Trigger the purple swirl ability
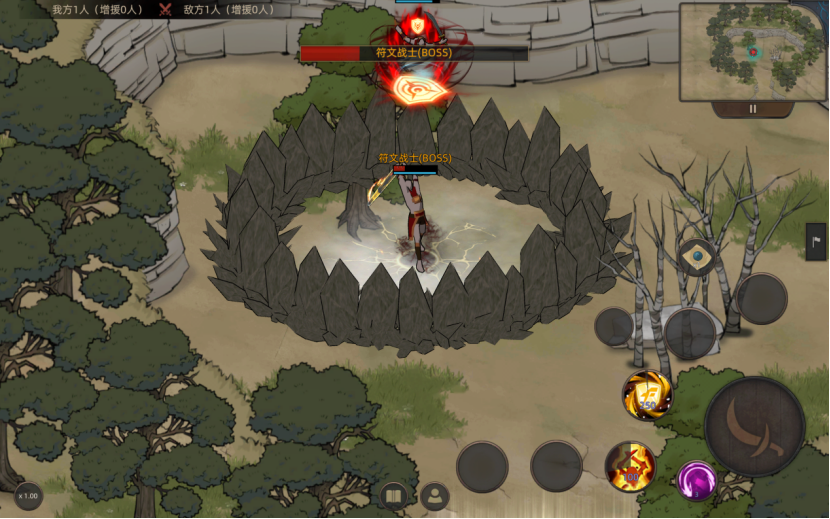 697,481
